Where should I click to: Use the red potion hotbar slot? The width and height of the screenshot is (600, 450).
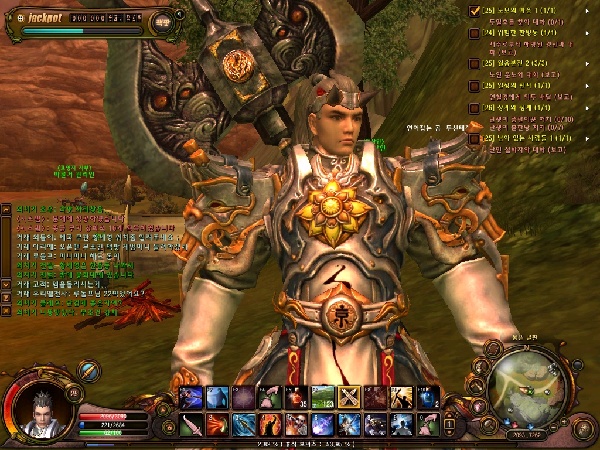click(296, 398)
